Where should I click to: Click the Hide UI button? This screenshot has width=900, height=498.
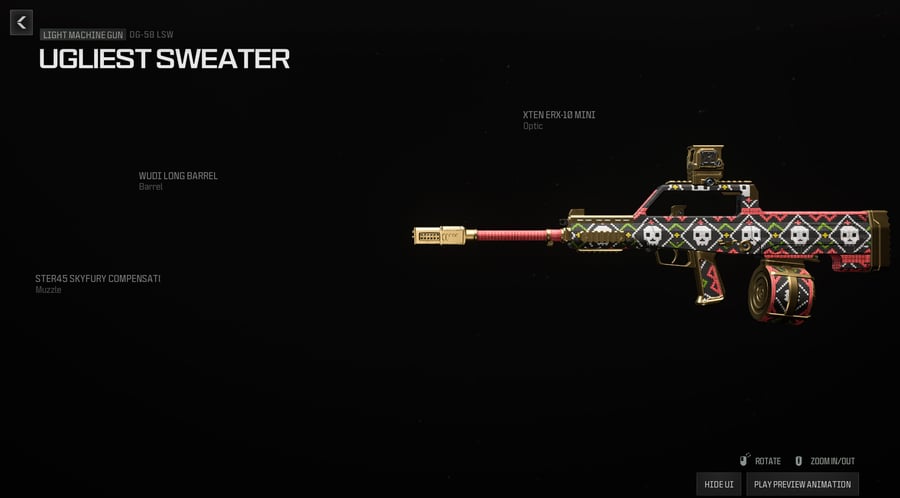tap(719, 484)
